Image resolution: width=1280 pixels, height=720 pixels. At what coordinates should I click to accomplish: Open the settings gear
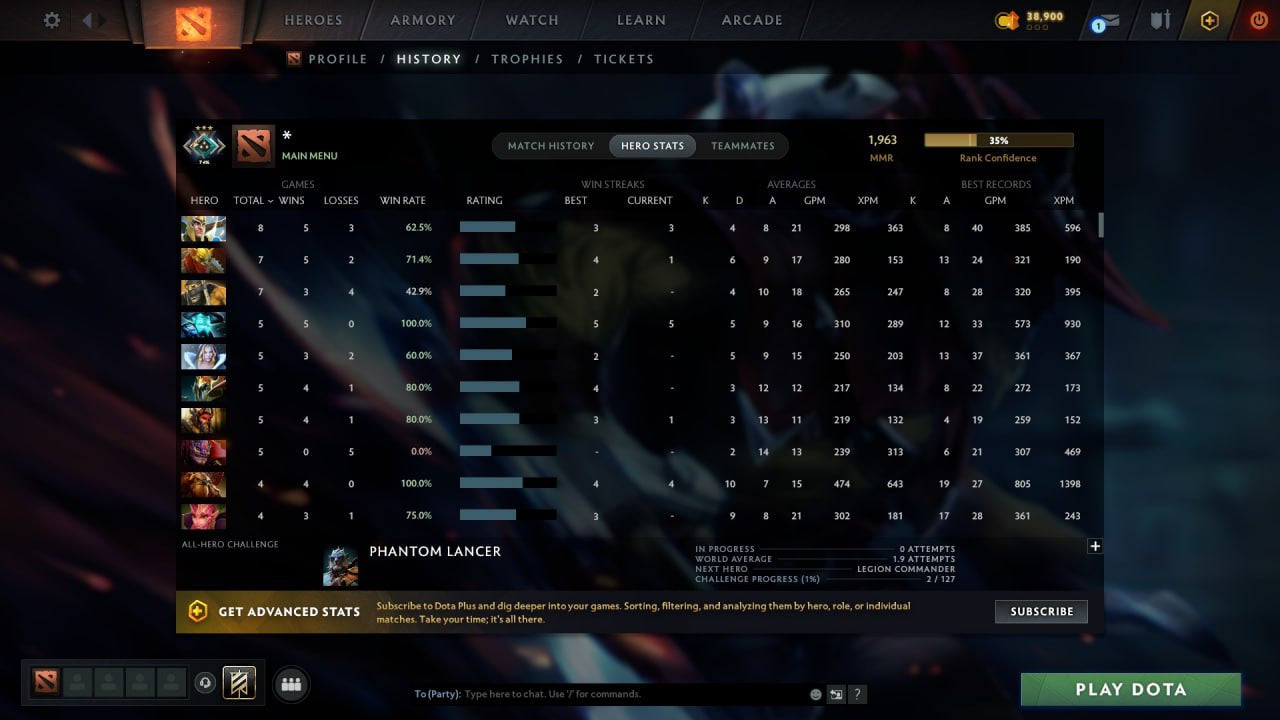(51, 19)
